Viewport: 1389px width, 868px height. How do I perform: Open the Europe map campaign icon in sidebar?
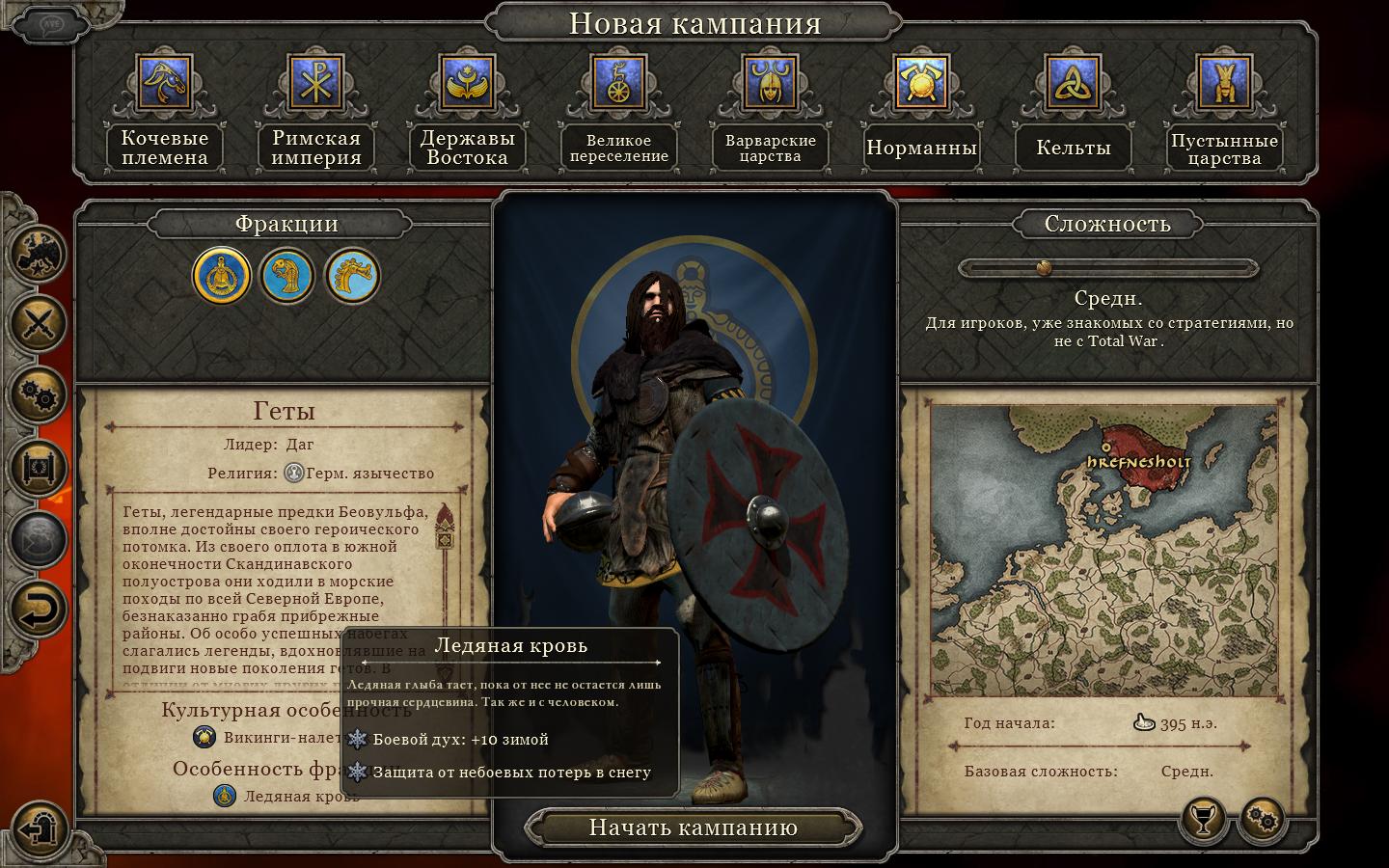coord(41,253)
